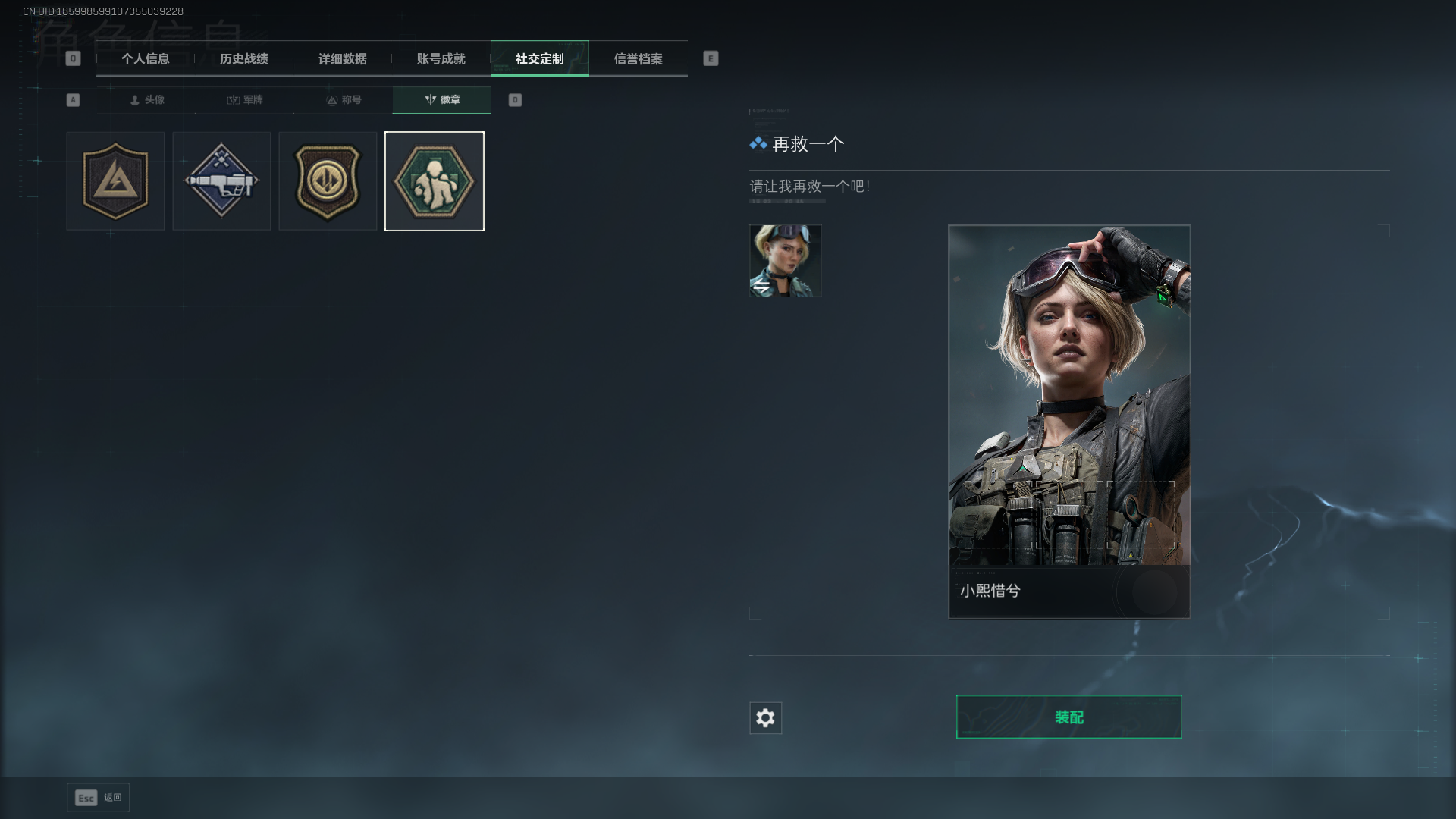Select the 徽章 badge sub-tab
The height and width of the screenshot is (819, 1456).
(x=442, y=100)
